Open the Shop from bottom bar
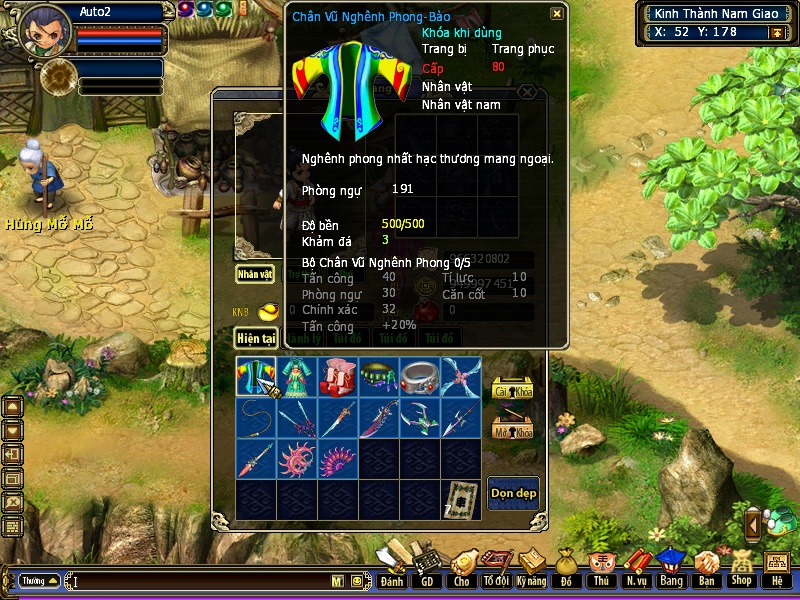 point(741,569)
